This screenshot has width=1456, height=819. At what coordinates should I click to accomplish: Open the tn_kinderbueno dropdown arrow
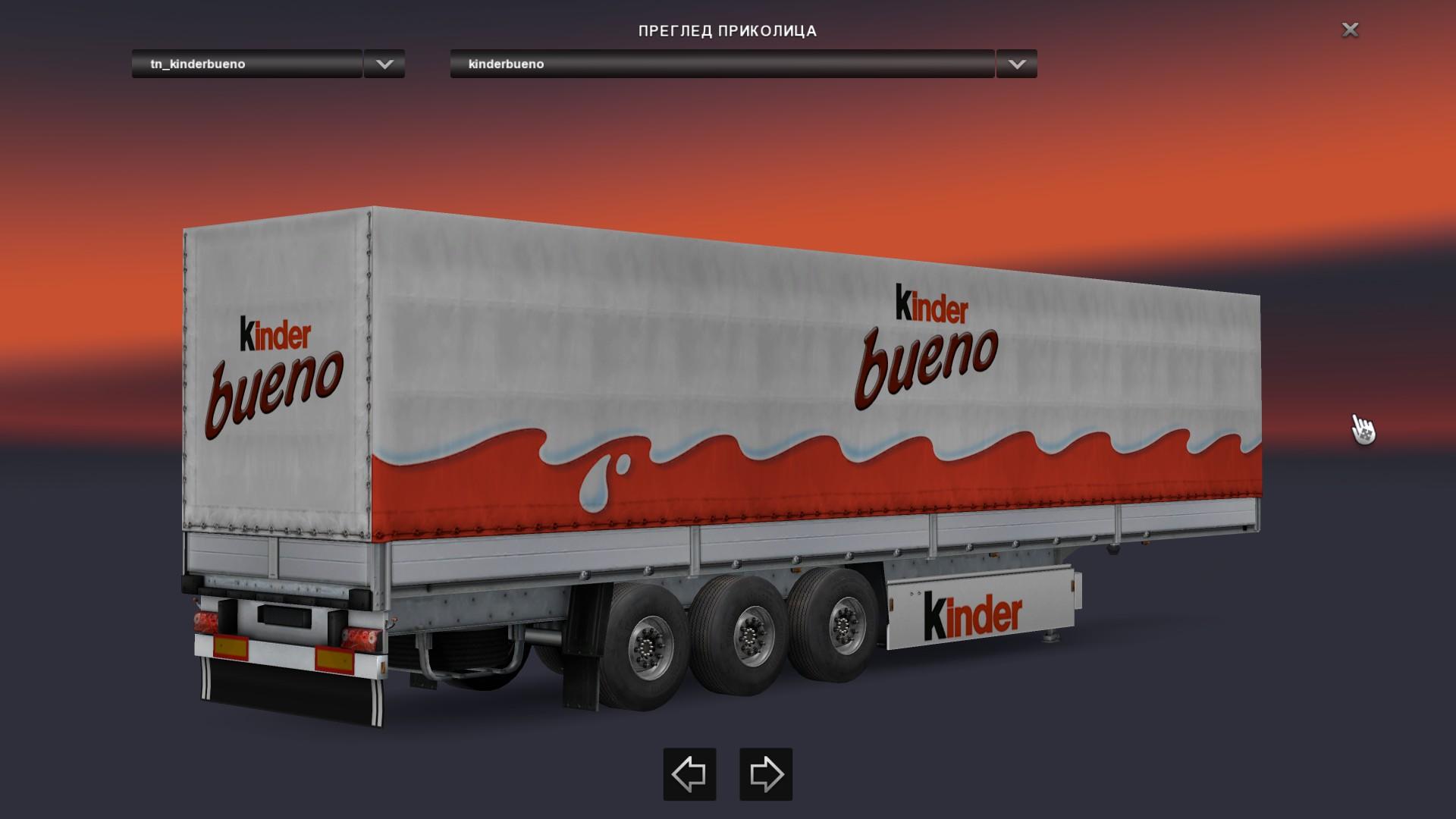click(x=384, y=64)
